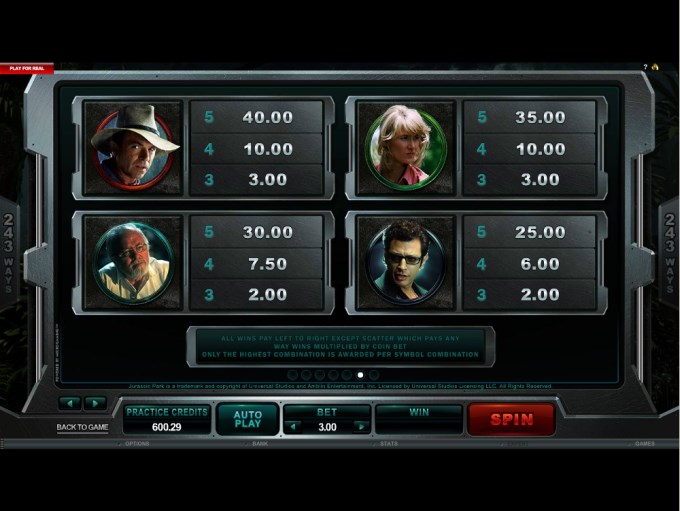The image size is (680, 511).
Task: Decrease the bet with the left bet arrow
Action: (x=293, y=427)
